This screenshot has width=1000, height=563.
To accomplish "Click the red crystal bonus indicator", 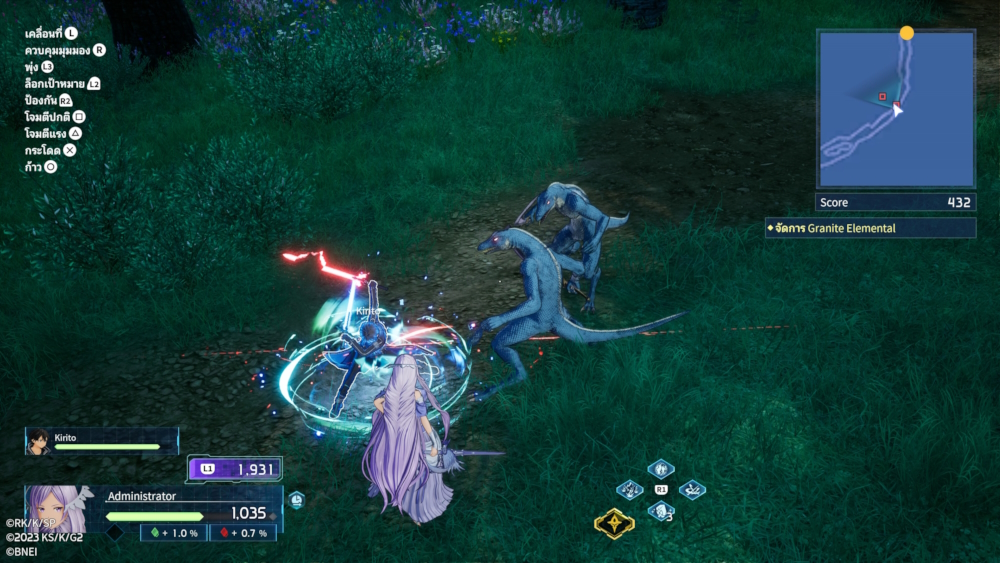I will click(x=241, y=533).
